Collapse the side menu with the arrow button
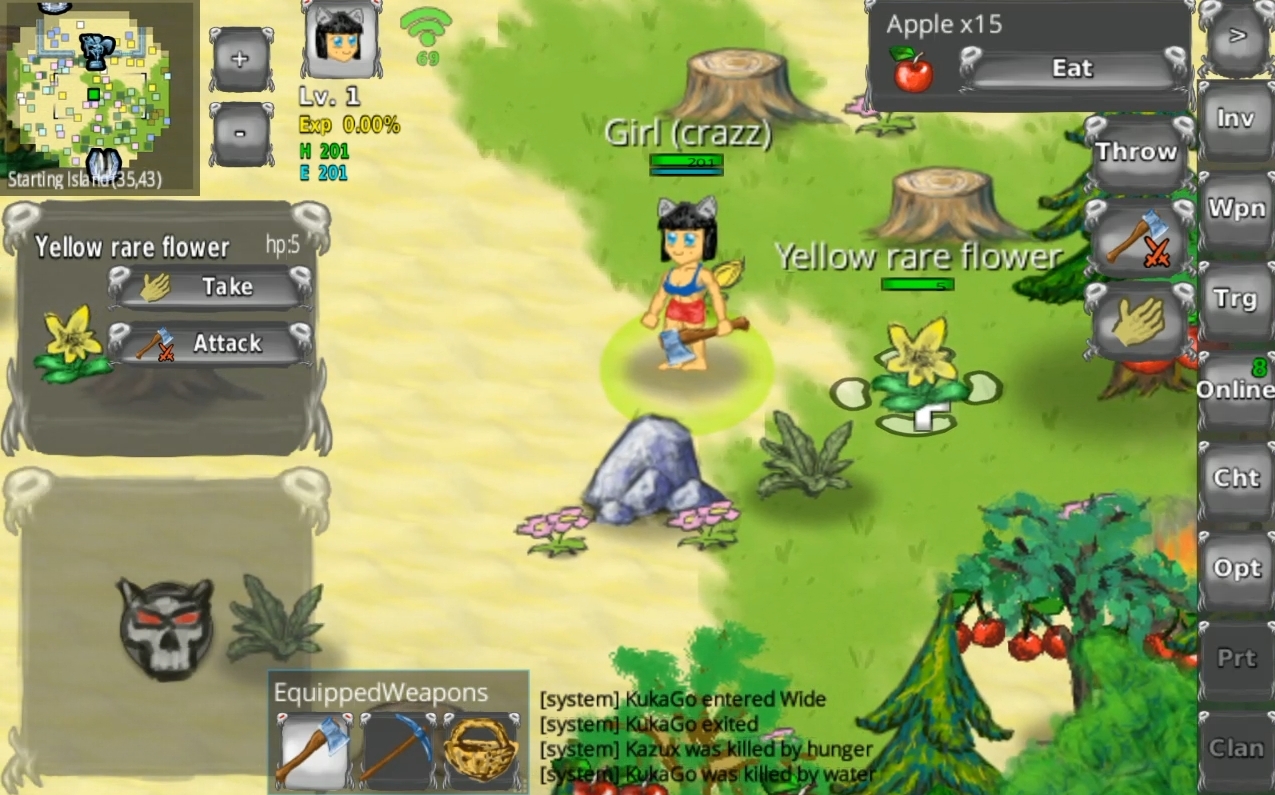 1238,37
